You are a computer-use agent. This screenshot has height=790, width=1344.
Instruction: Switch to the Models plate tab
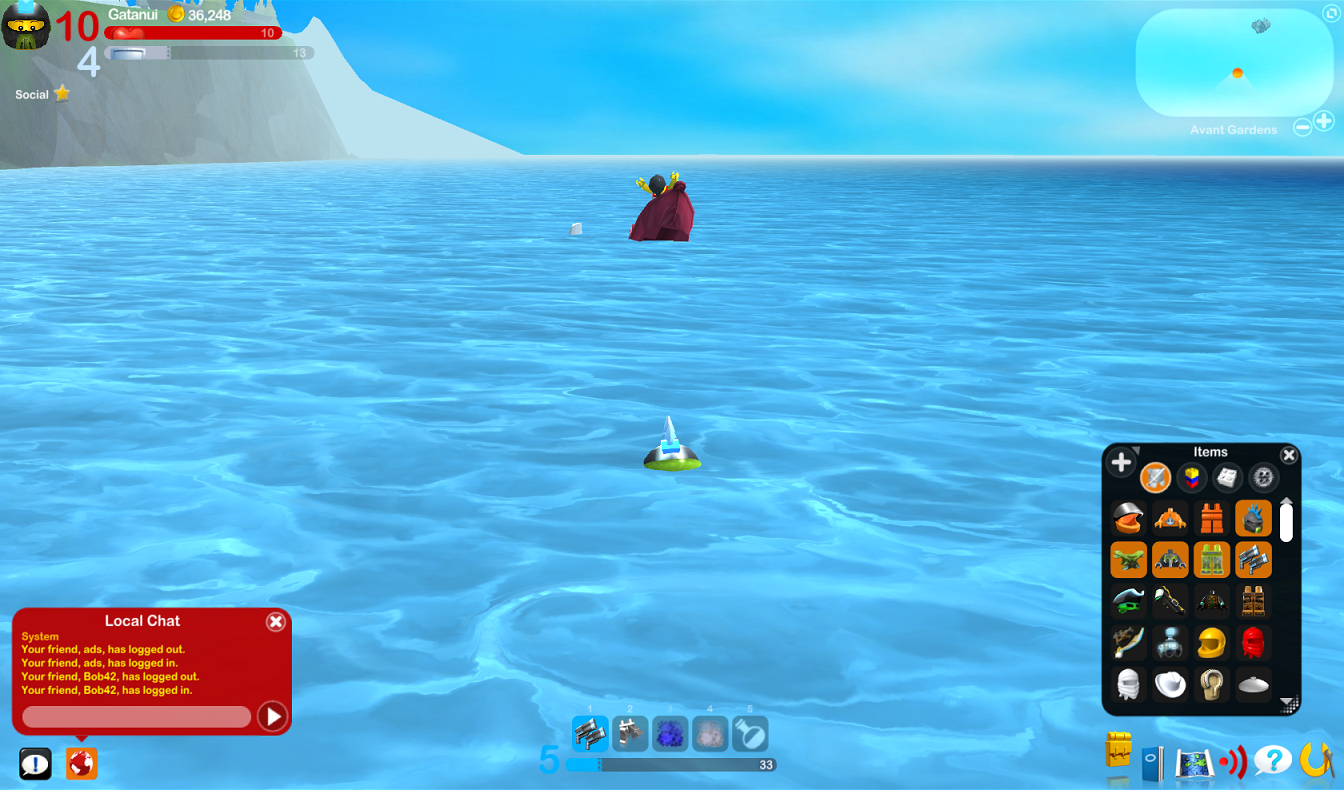(x=1226, y=477)
